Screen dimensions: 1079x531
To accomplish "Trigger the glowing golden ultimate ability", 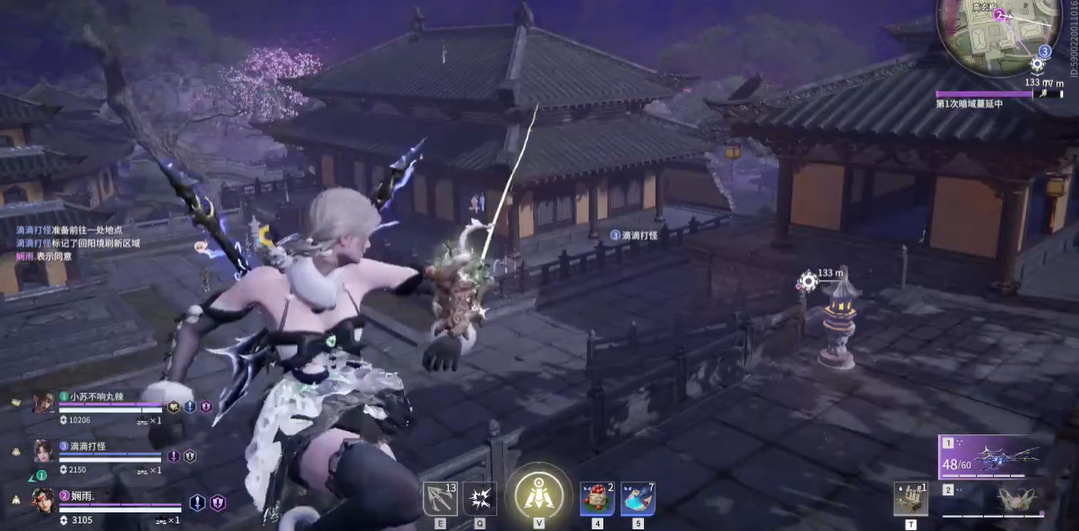I will (x=539, y=494).
